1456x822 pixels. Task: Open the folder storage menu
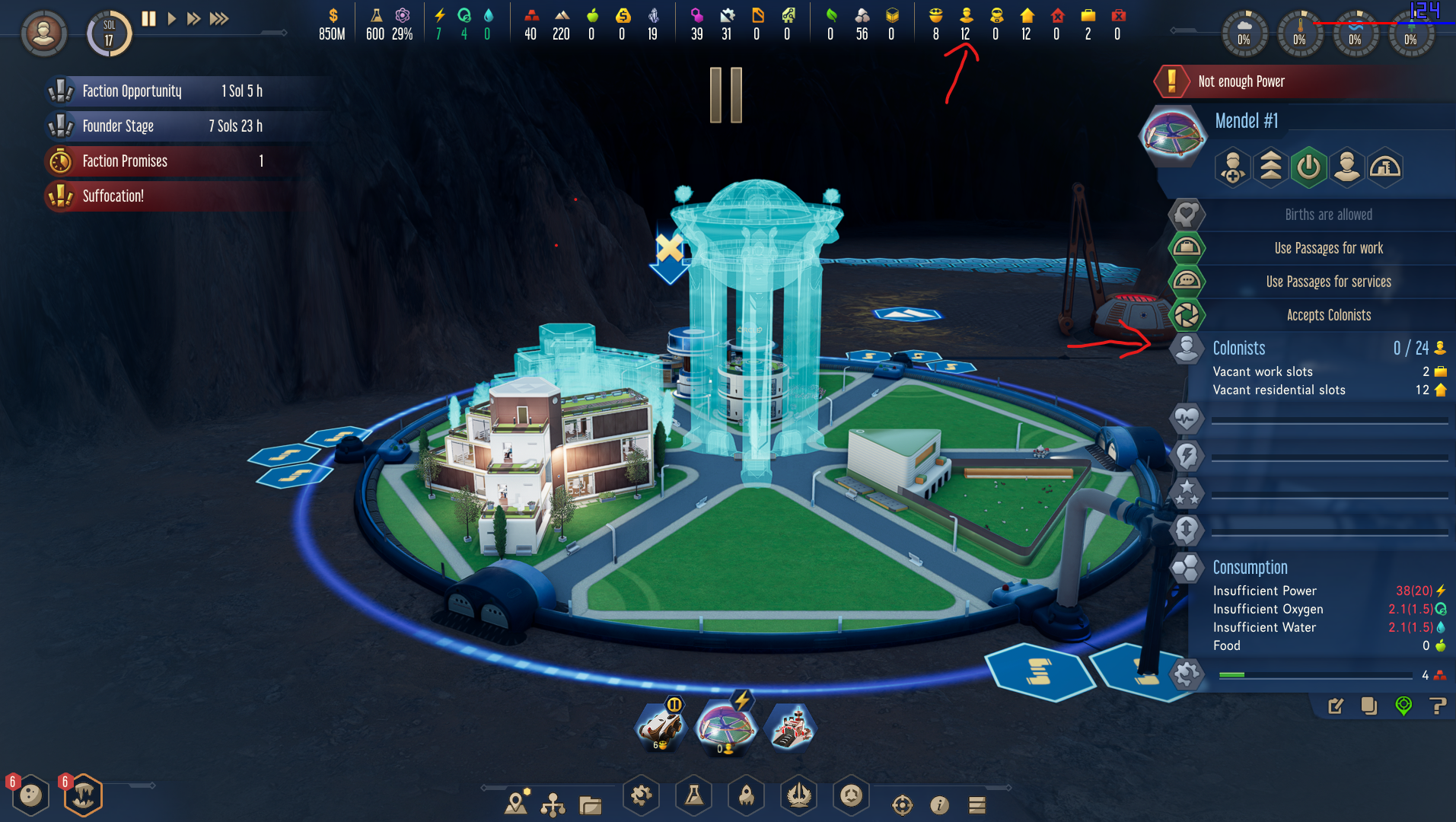point(590,804)
